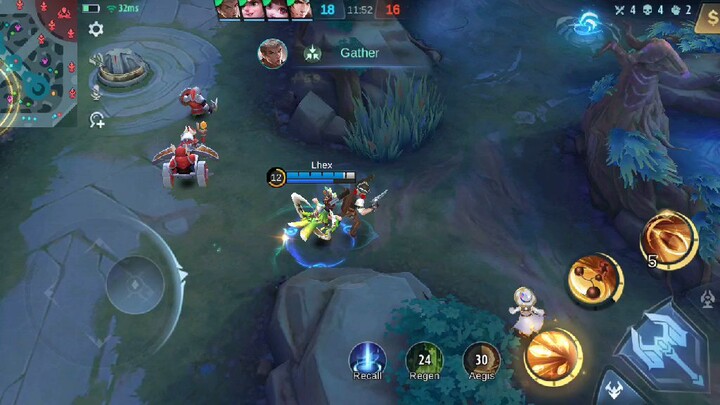Activate the glowing fire burst skill
720x405 pixels.
pos(553,357)
